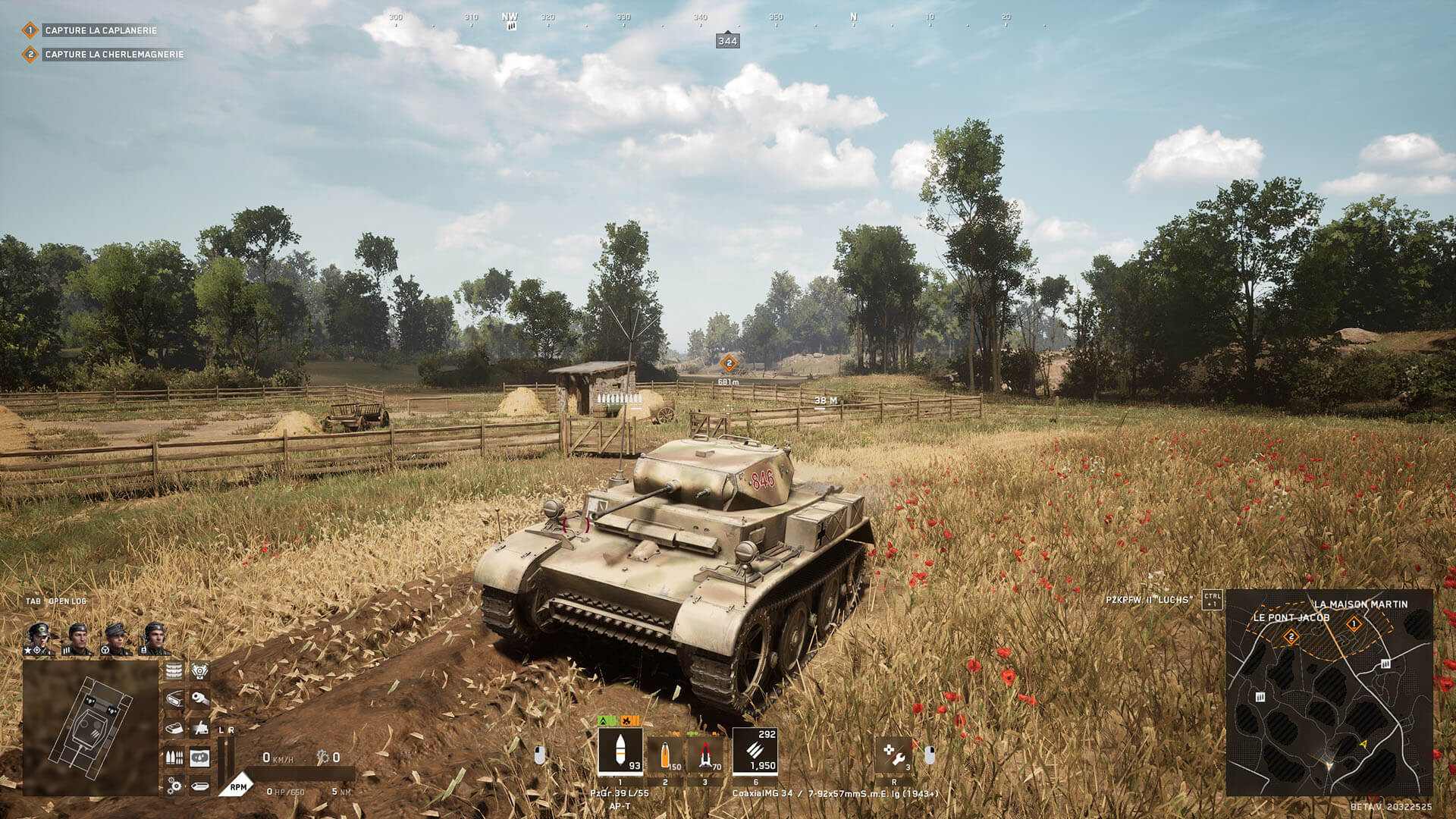Click objective marker 1 on the minimap
This screenshot has width=1456, height=819.
[1354, 625]
